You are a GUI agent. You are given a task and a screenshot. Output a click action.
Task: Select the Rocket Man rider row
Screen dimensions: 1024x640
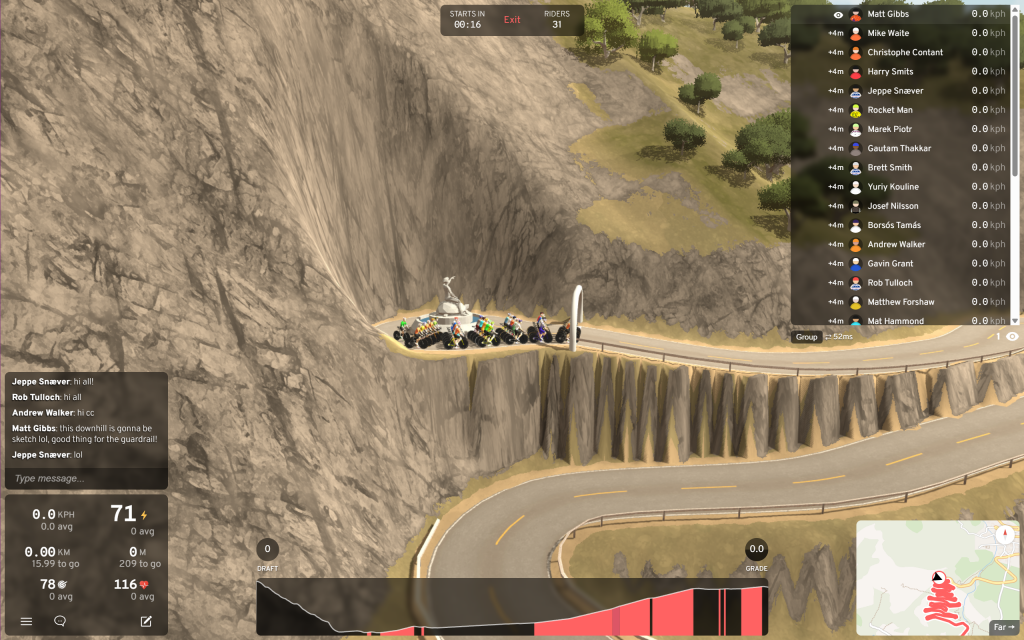[890, 110]
